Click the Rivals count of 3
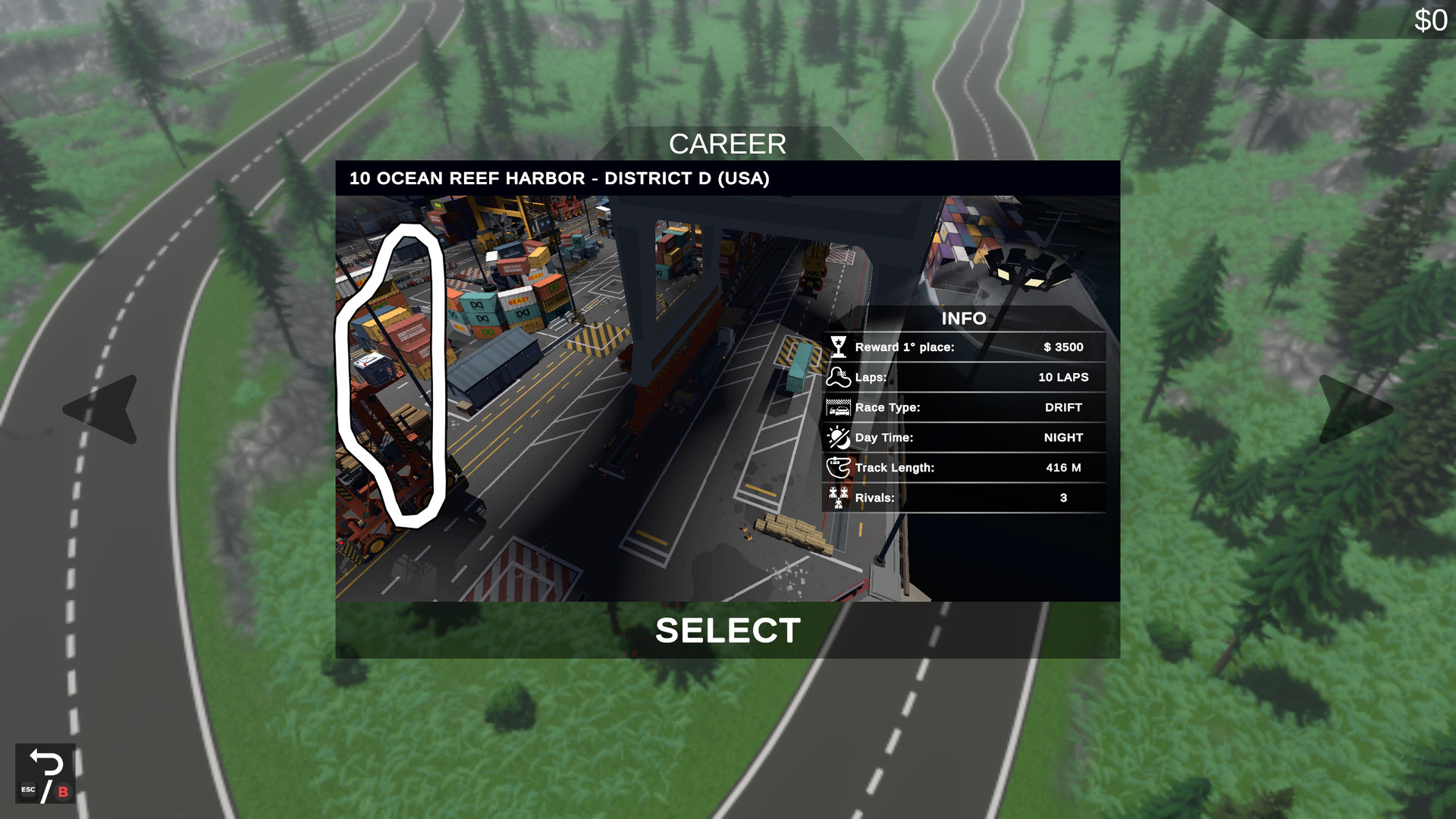The height and width of the screenshot is (819, 1456). coord(1063,498)
